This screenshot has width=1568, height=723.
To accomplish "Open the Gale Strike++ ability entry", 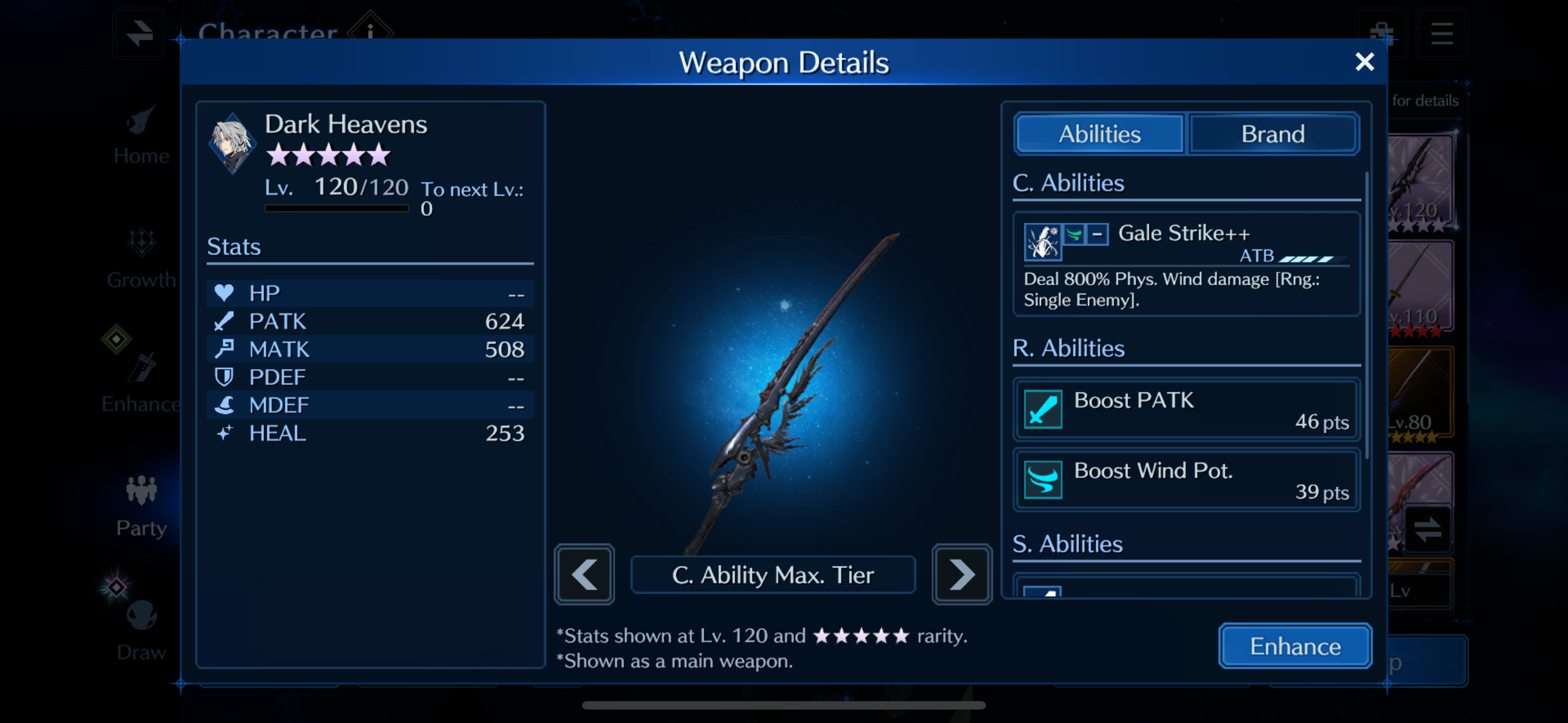I will (1186, 263).
